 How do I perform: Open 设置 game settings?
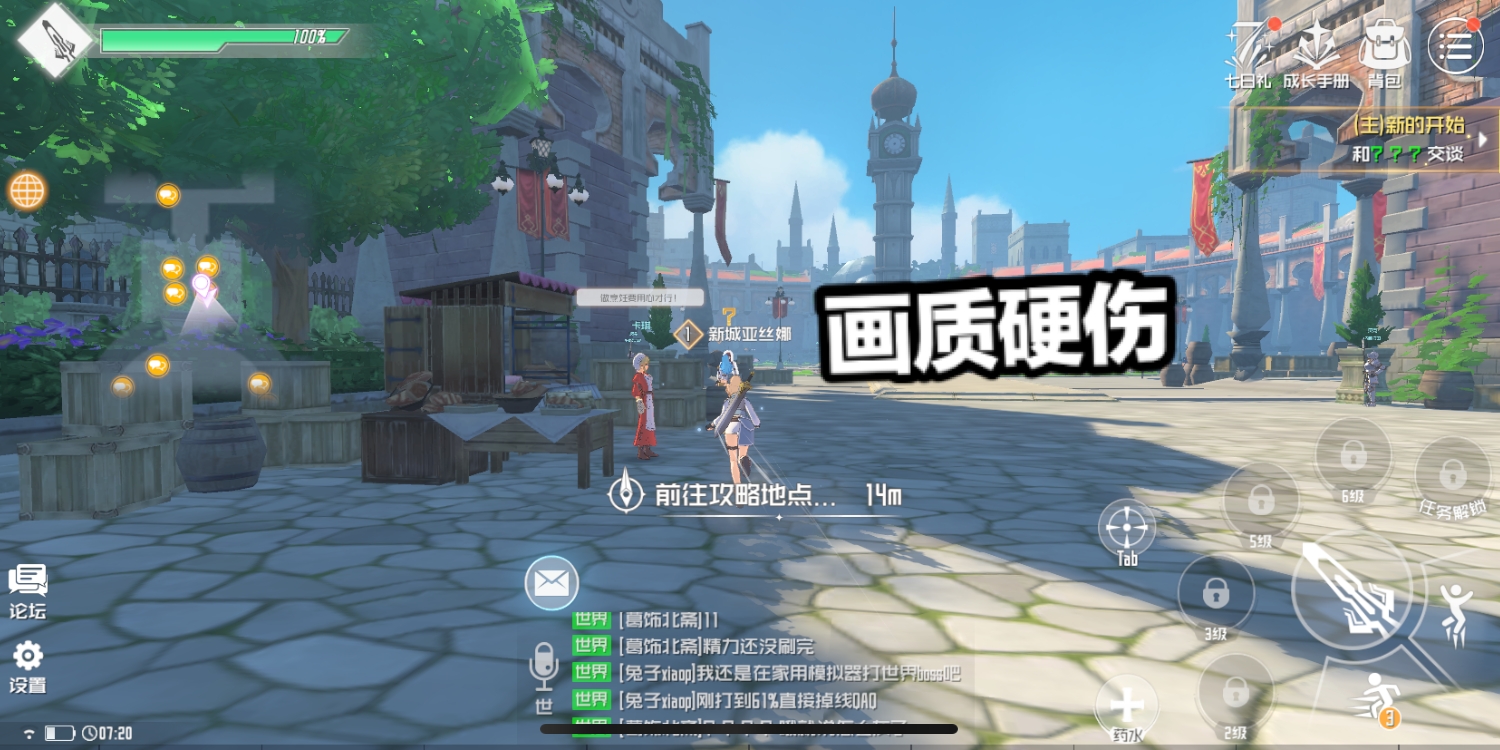click(28, 665)
